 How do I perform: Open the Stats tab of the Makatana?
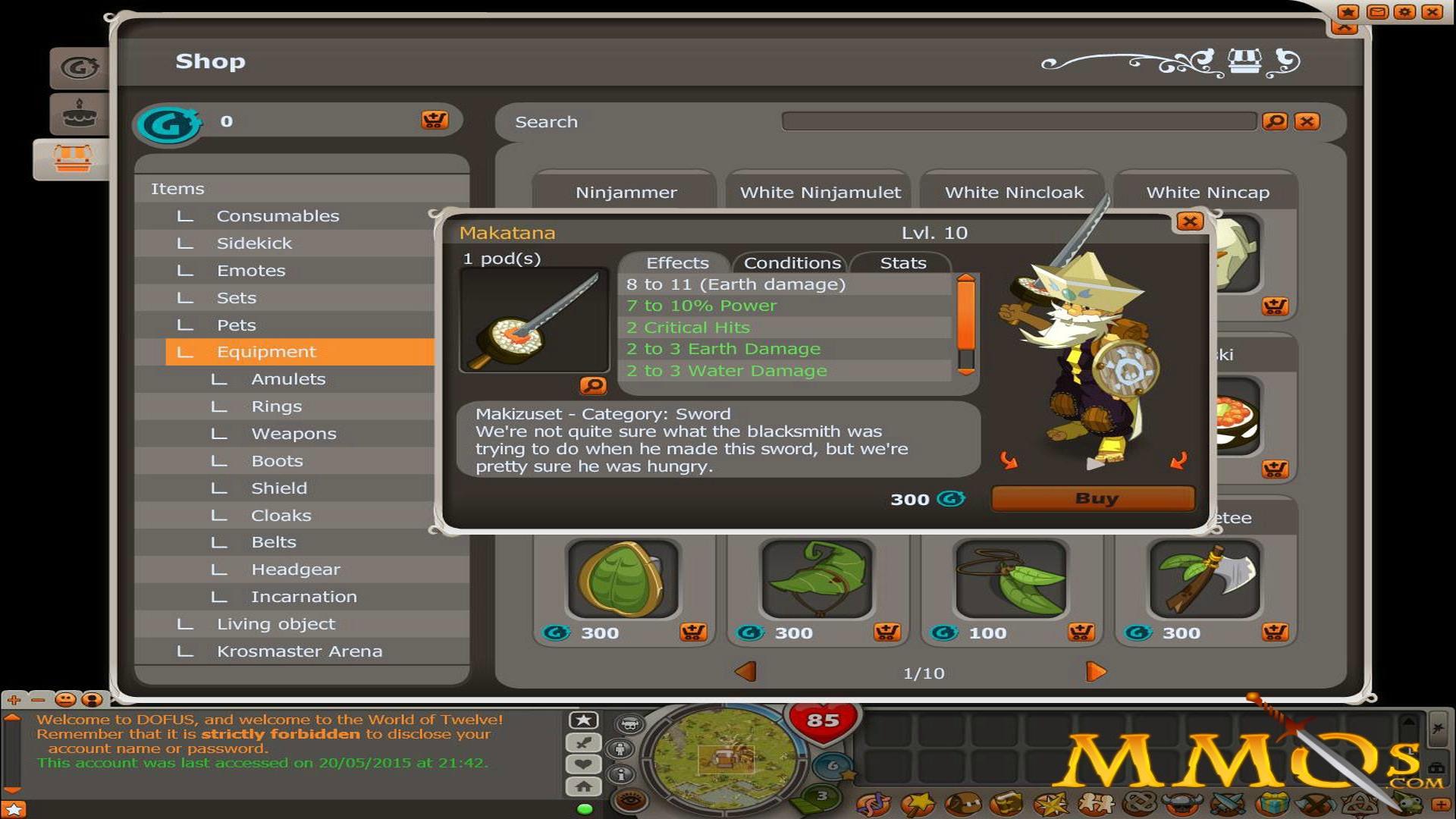click(902, 263)
